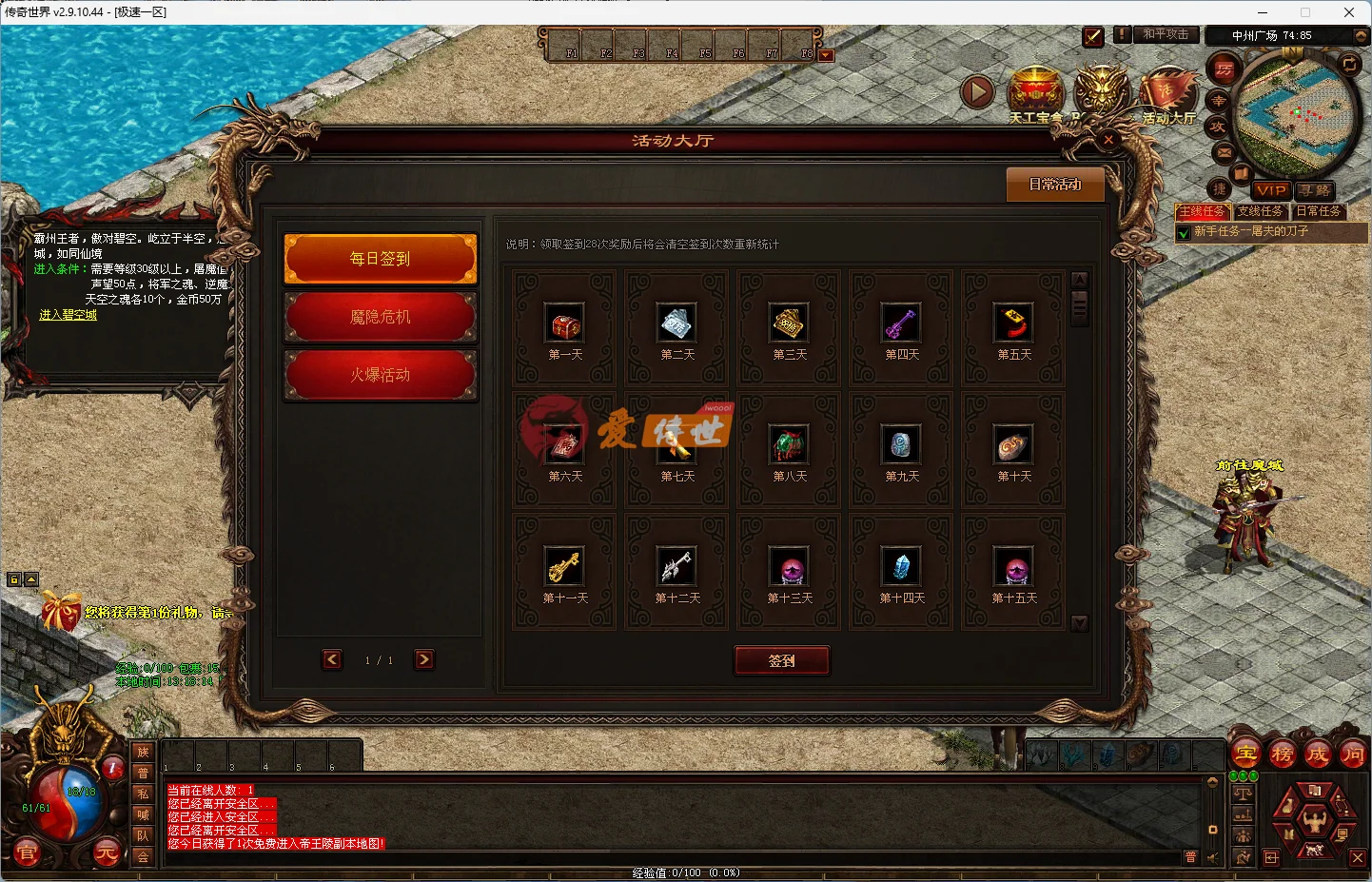Switch to the 日常任务 quest tab
Screen dimensions: 1372x882
[1318, 211]
